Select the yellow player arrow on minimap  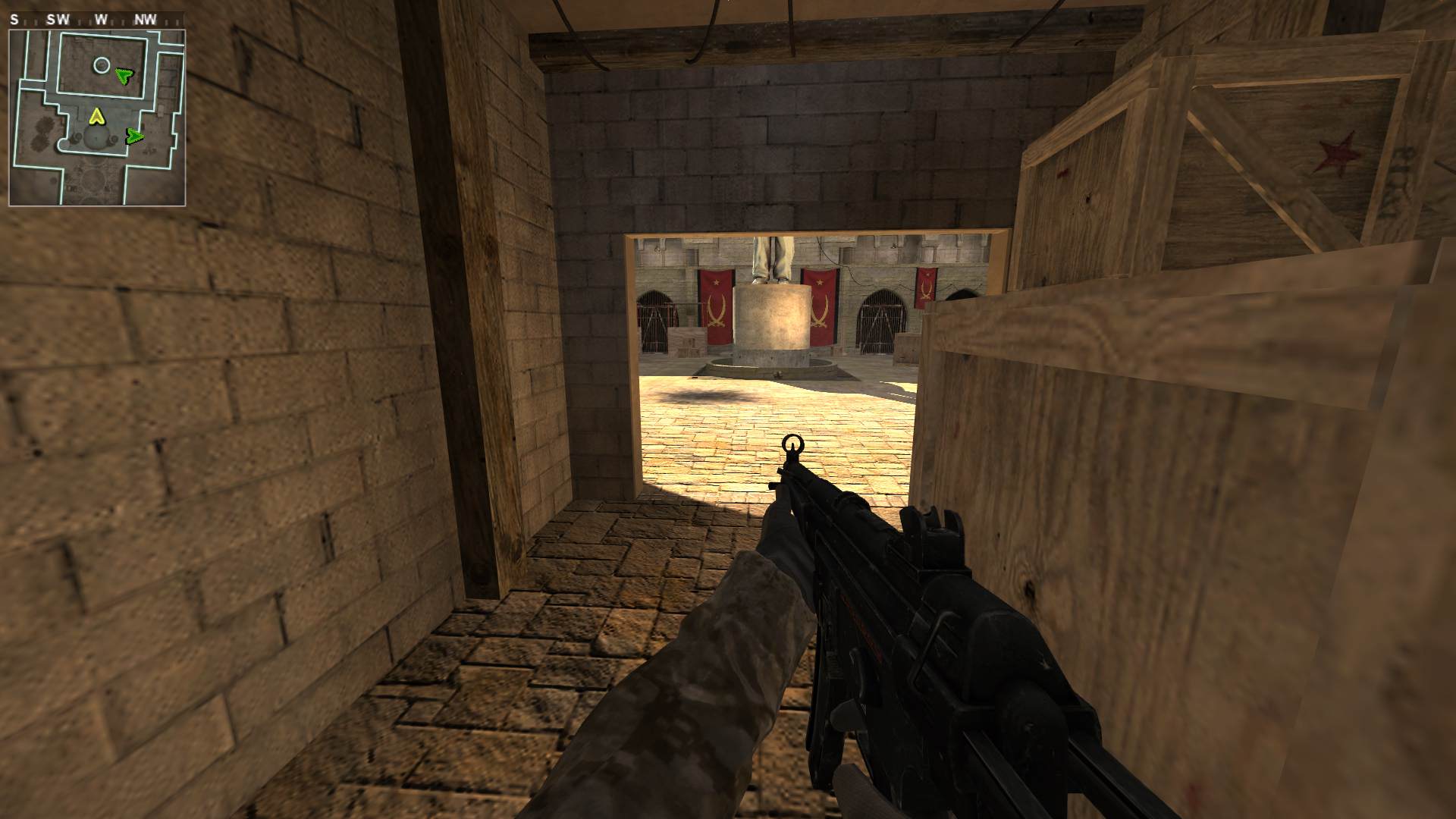tap(96, 117)
